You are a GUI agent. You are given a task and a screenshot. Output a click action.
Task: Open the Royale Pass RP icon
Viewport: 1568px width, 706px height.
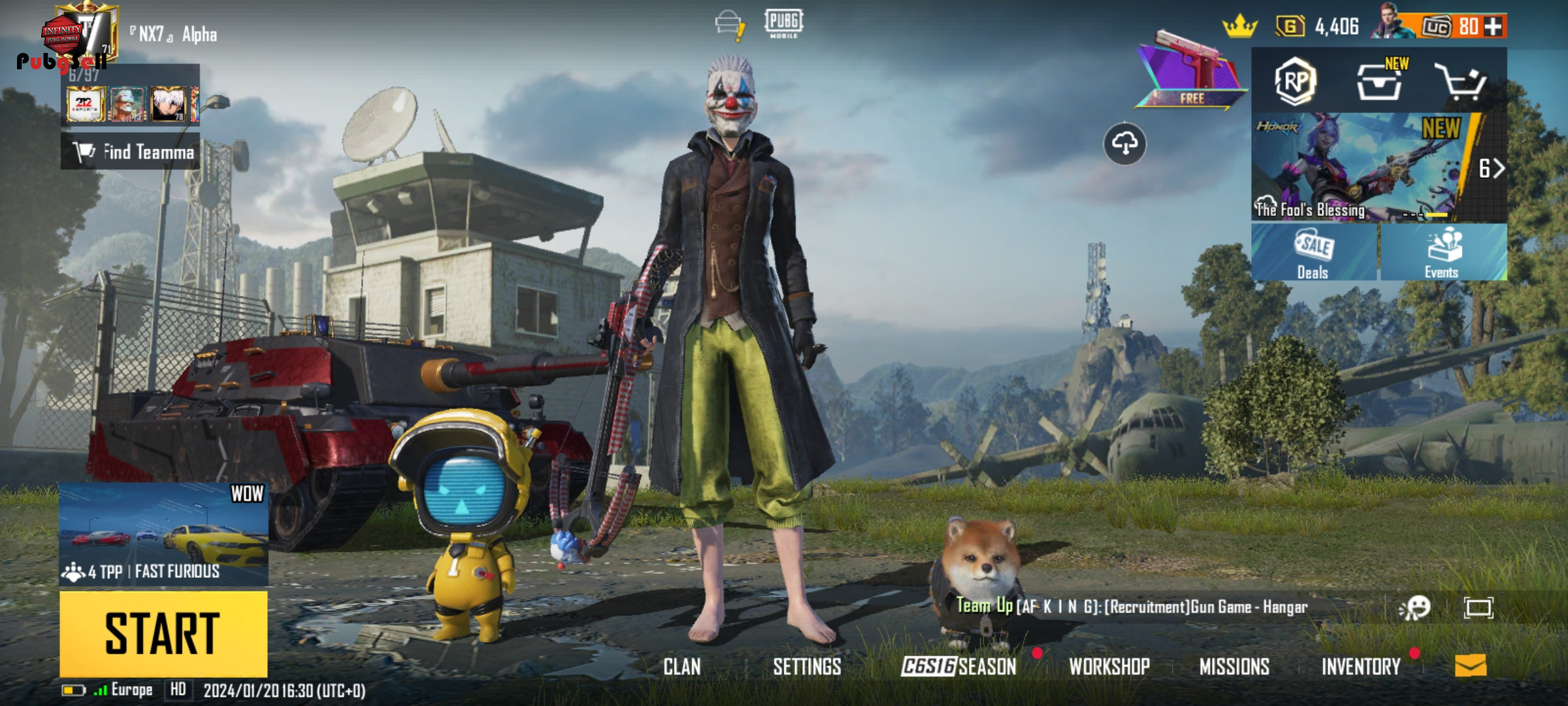click(1295, 81)
